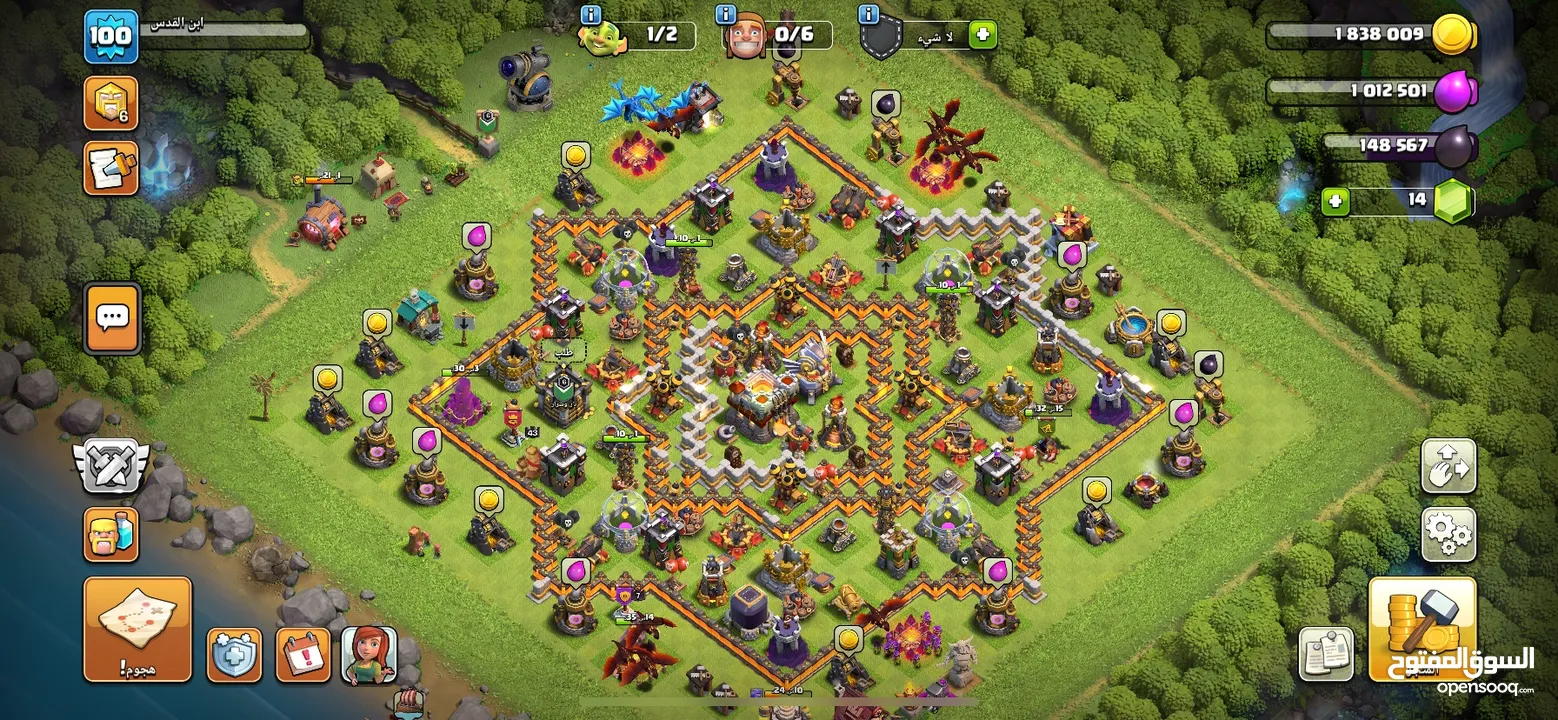
Task: Open the Shop with the hammer icon
Action: [1422, 628]
